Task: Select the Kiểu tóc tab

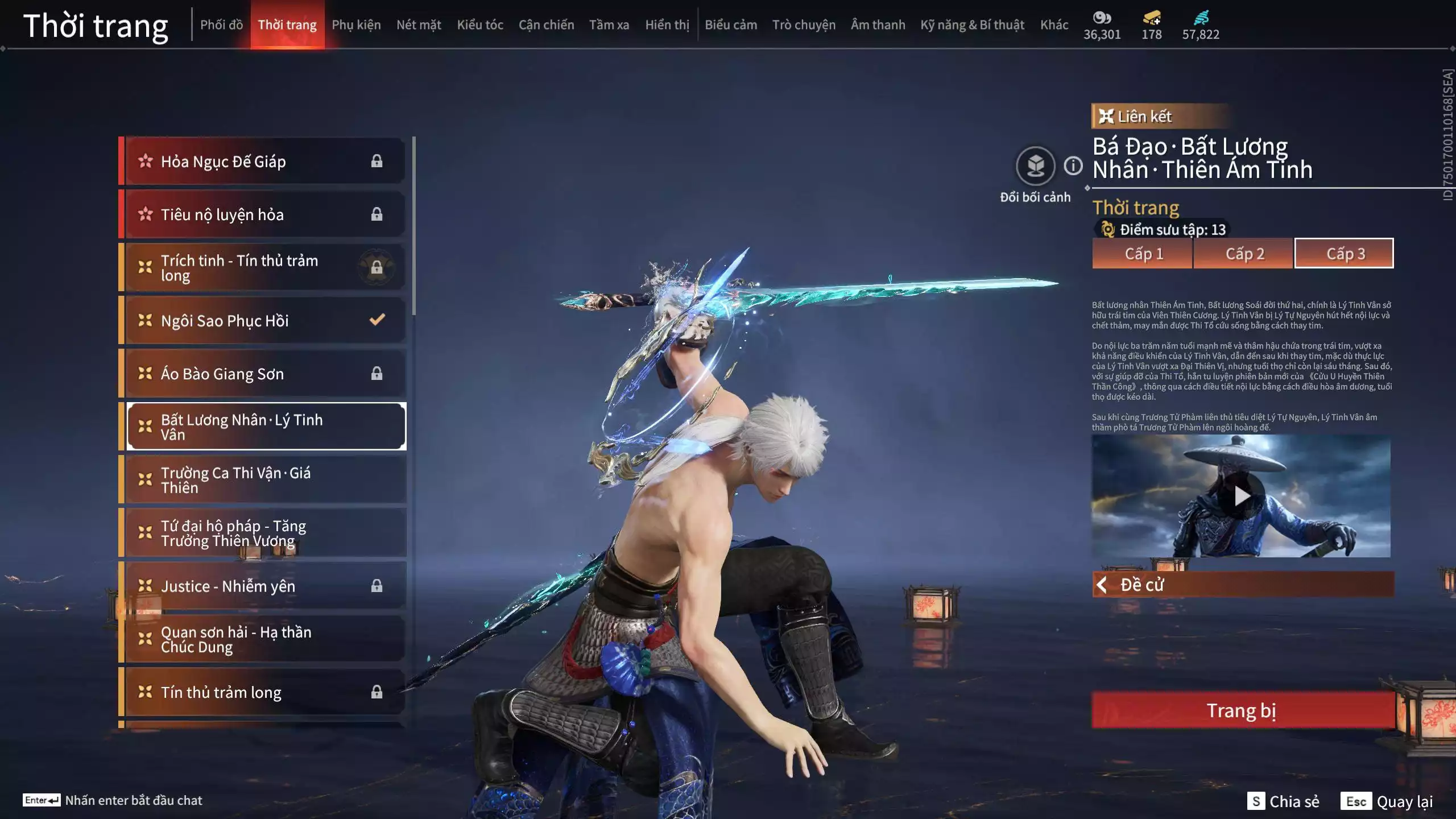Action: point(480,25)
